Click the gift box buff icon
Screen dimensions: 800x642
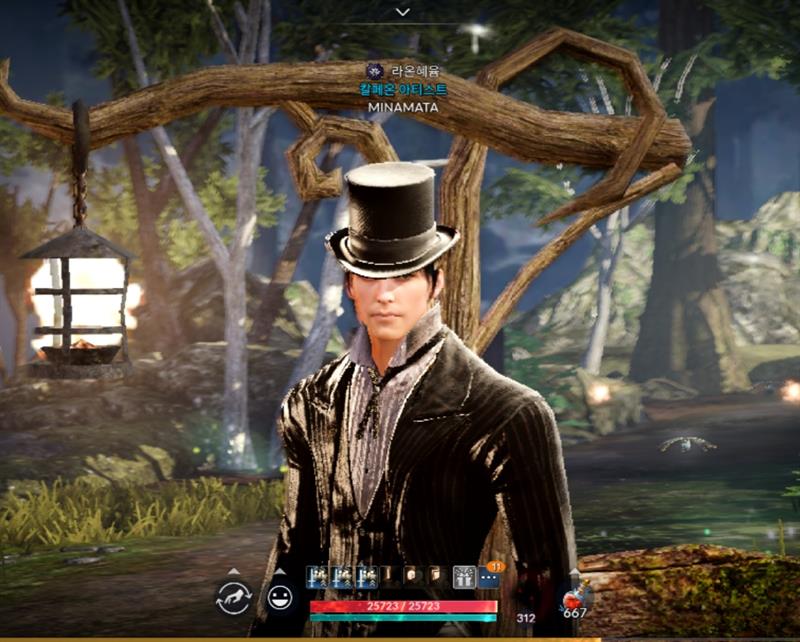pos(465,577)
